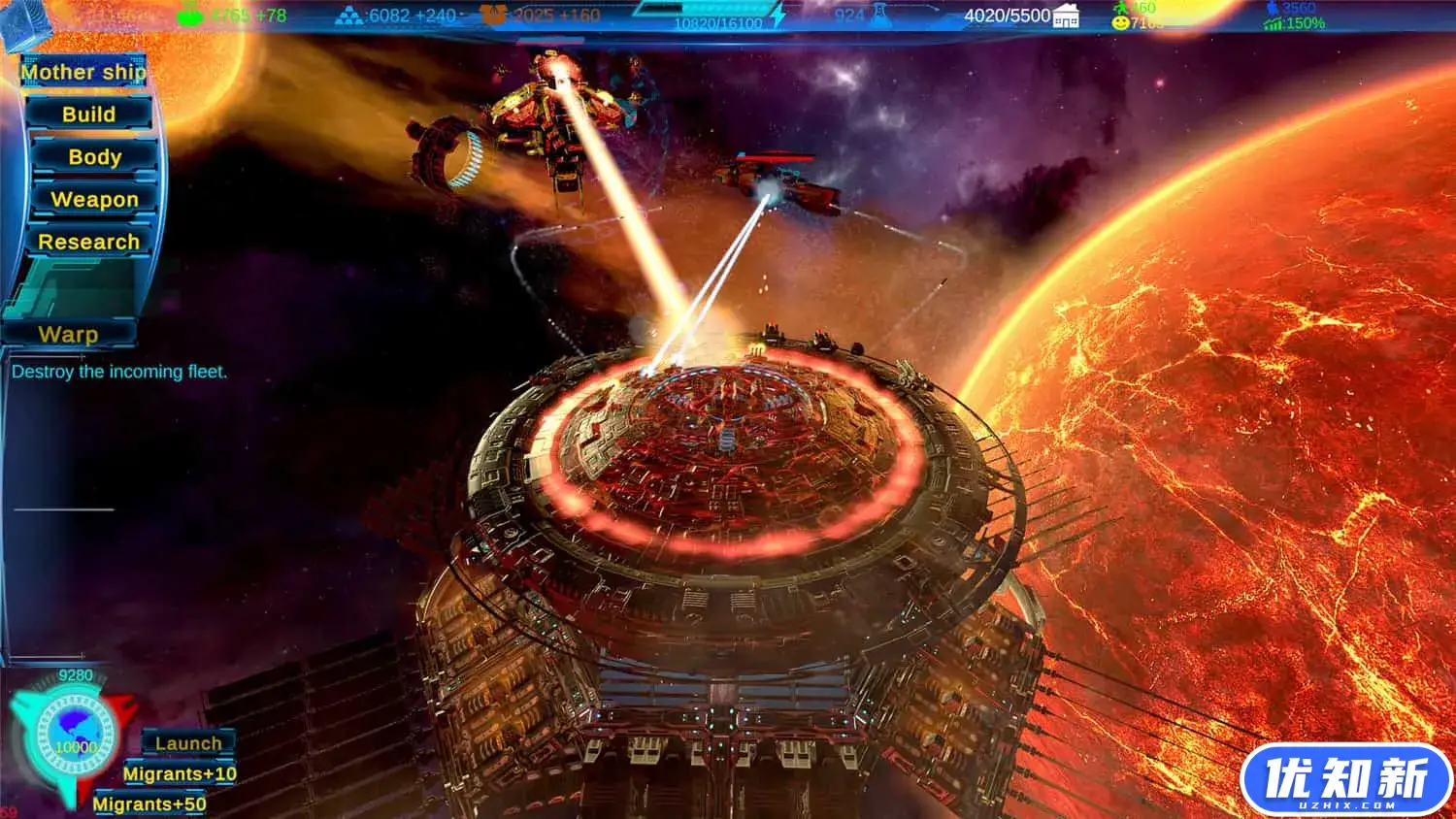Image resolution: width=1456 pixels, height=819 pixels.
Task: Open the Mother ship menu
Action: [83, 72]
